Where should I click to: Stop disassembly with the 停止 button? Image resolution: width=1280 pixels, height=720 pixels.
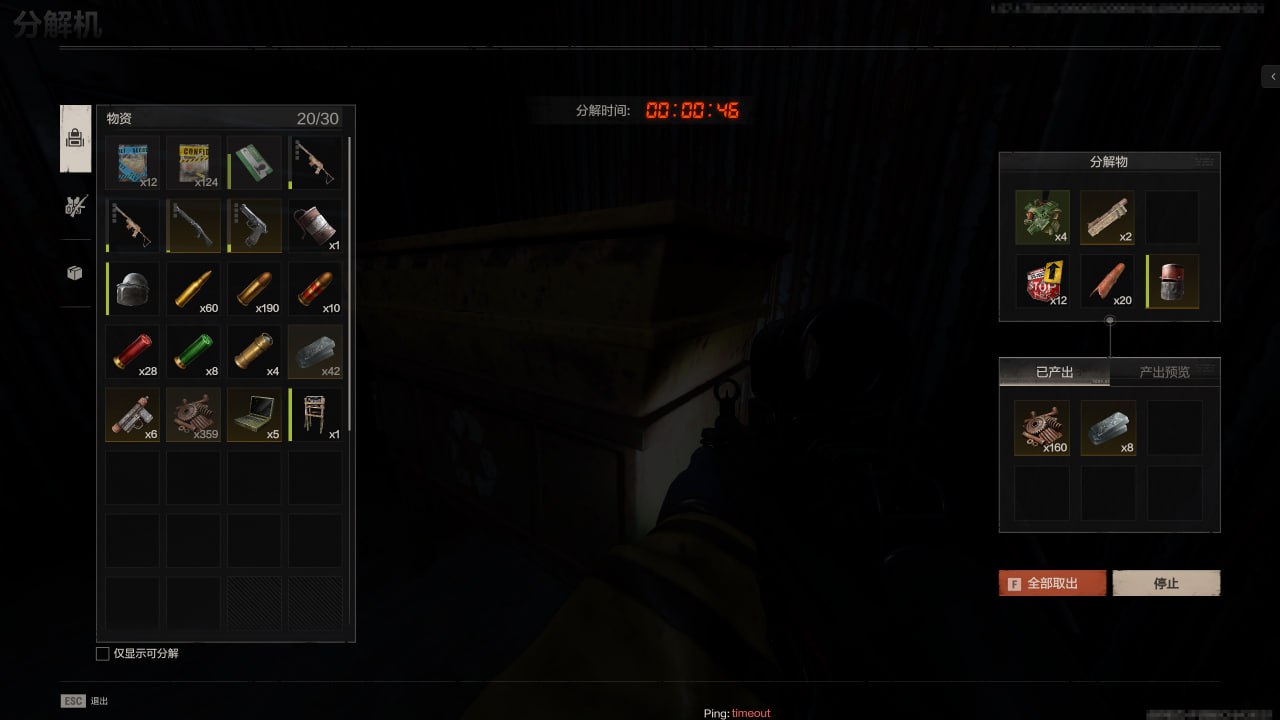pyautogui.click(x=1166, y=583)
